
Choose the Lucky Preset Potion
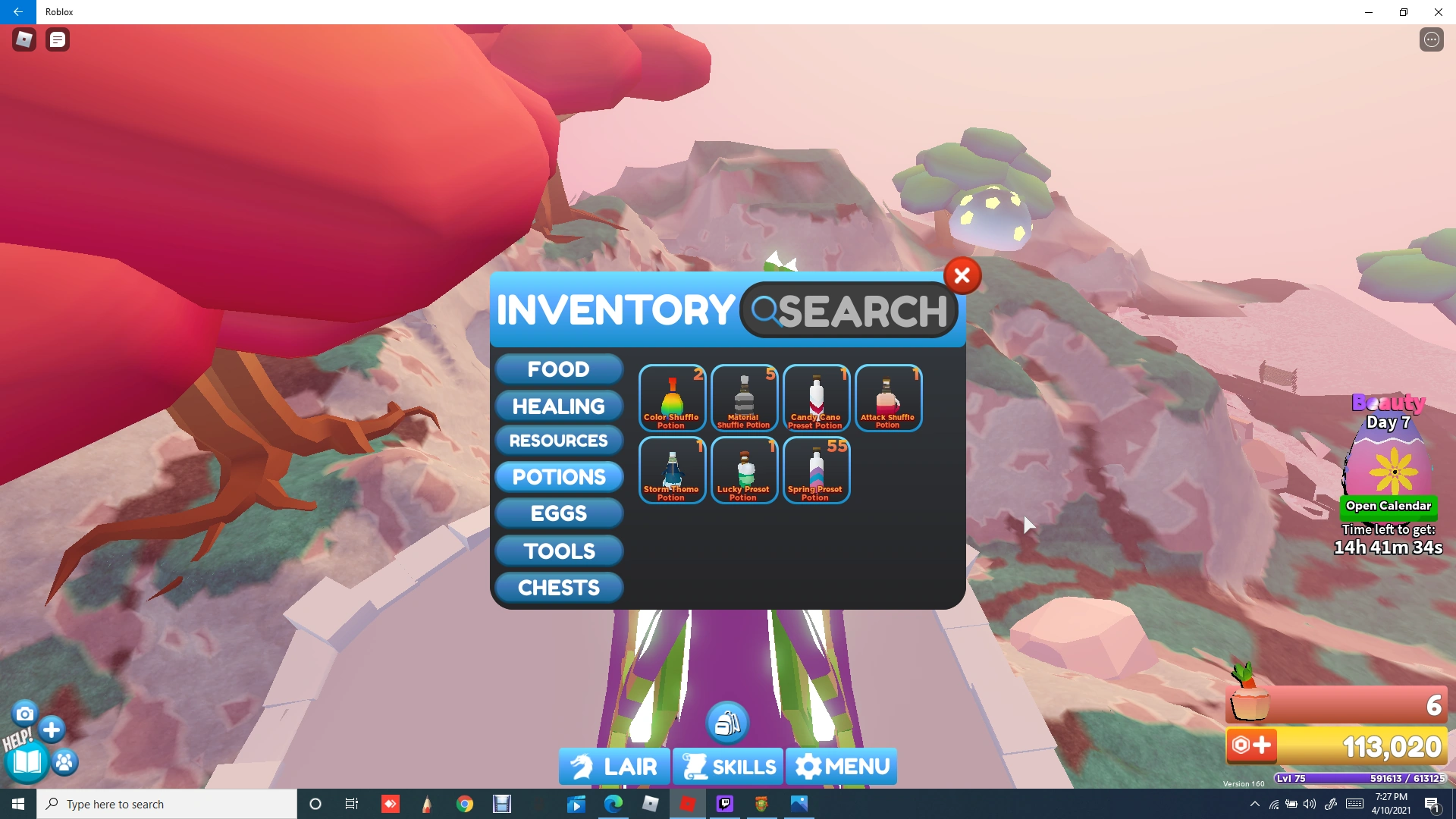[x=744, y=470]
